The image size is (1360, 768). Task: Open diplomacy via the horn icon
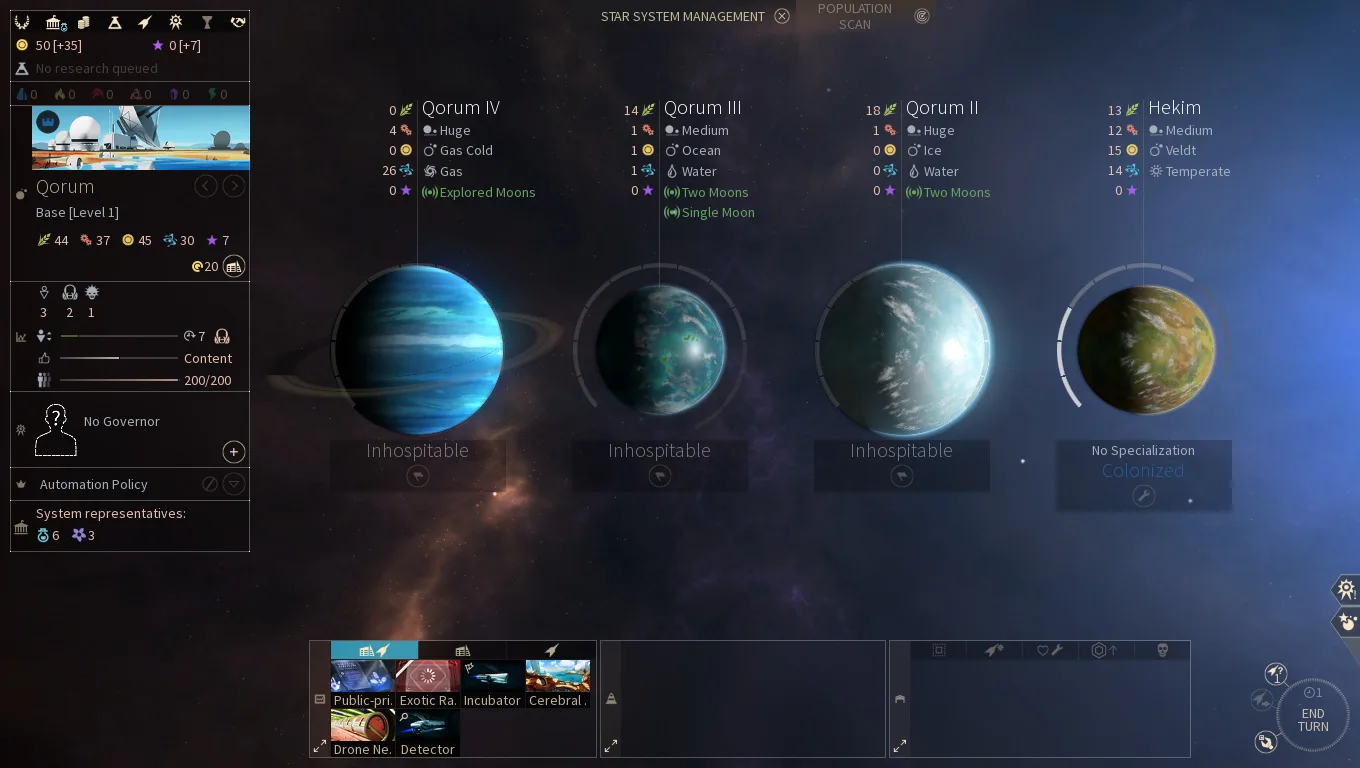pyautogui.click(x=237, y=21)
